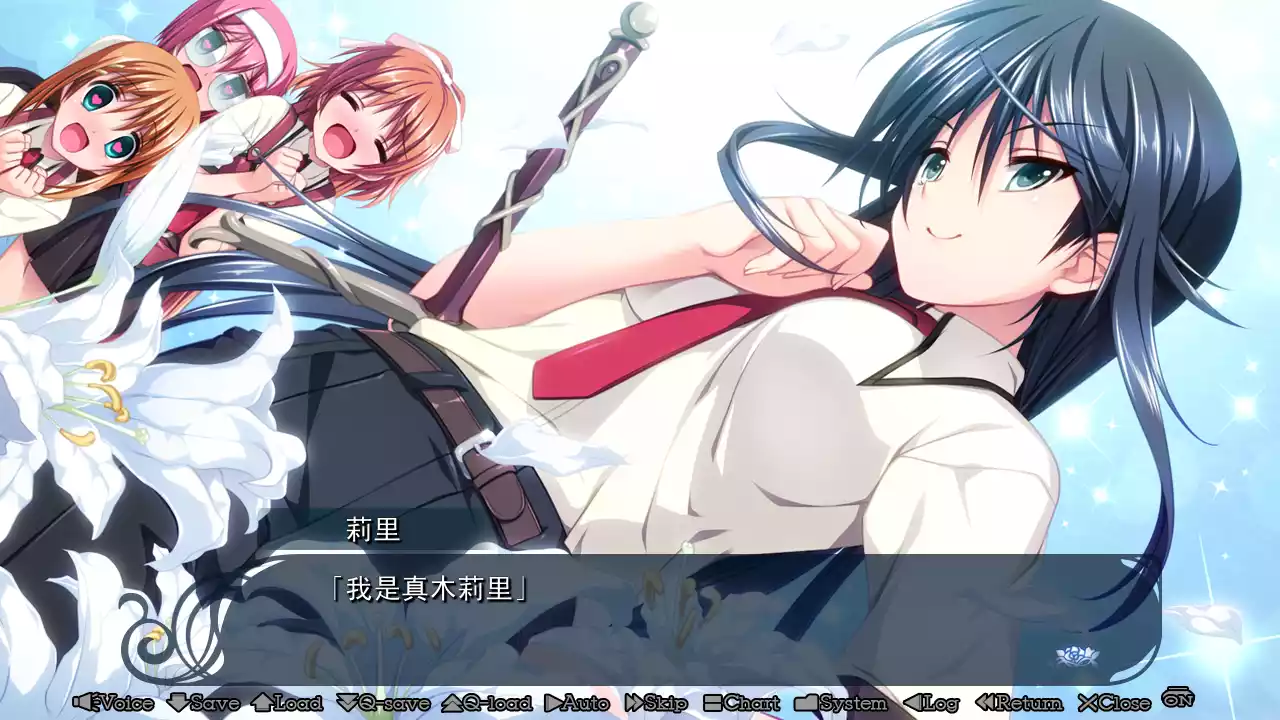The height and width of the screenshot is (720, 1280).
Task: Close the dialogue window
Action: pyautogui.click(x=1114, y=703)
